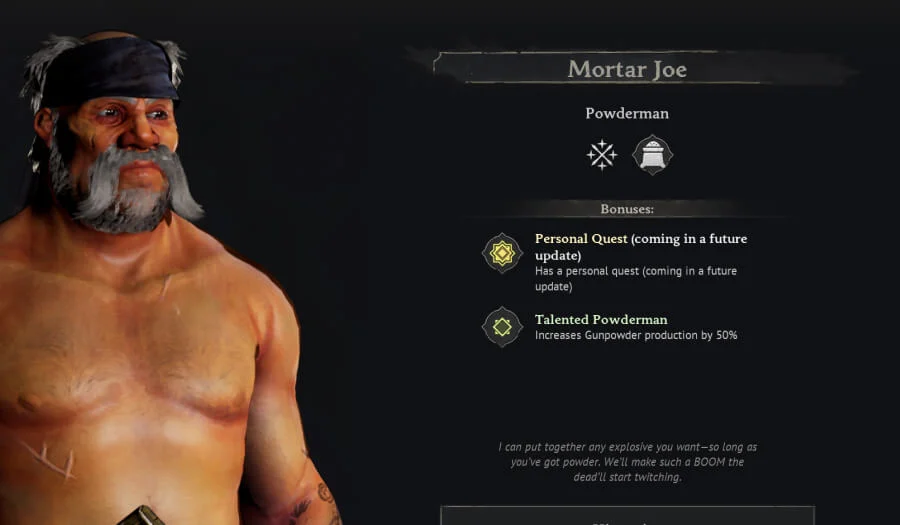The height and width of the screenshot is (525, 900).
Task: Click the crossed arrows icon under Powderman
Action: (x=601, y=155)
